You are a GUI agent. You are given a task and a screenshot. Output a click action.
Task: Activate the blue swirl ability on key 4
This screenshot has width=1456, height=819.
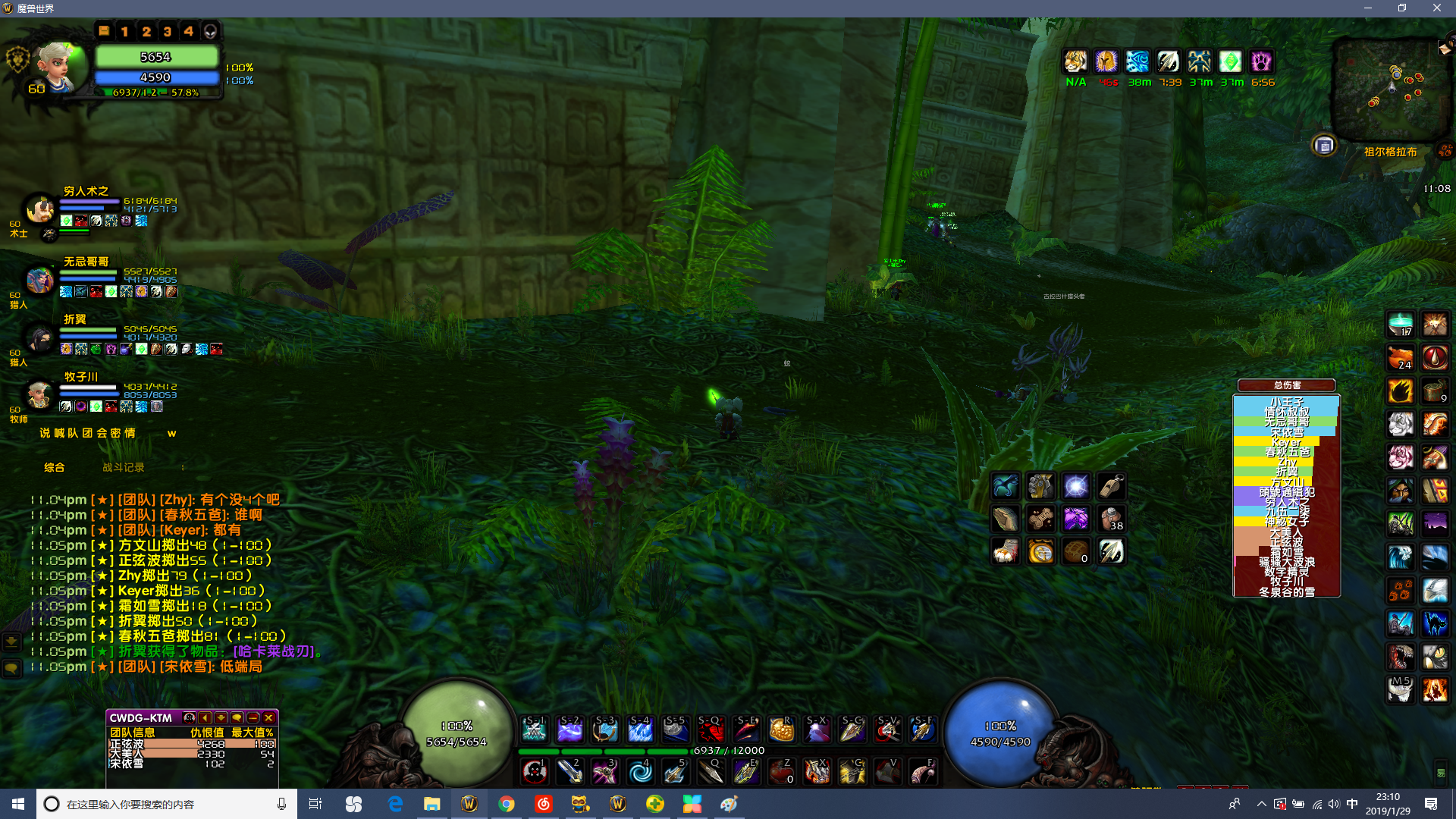[x=640, y=772]
